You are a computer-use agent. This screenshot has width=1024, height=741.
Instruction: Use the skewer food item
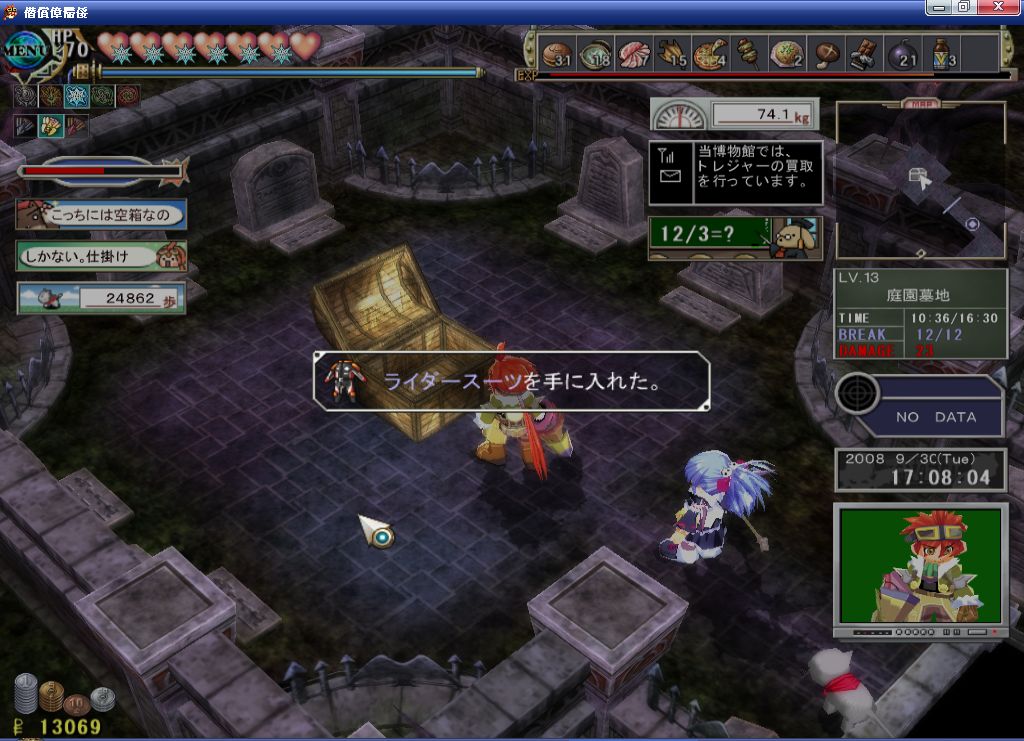[747, 53]
